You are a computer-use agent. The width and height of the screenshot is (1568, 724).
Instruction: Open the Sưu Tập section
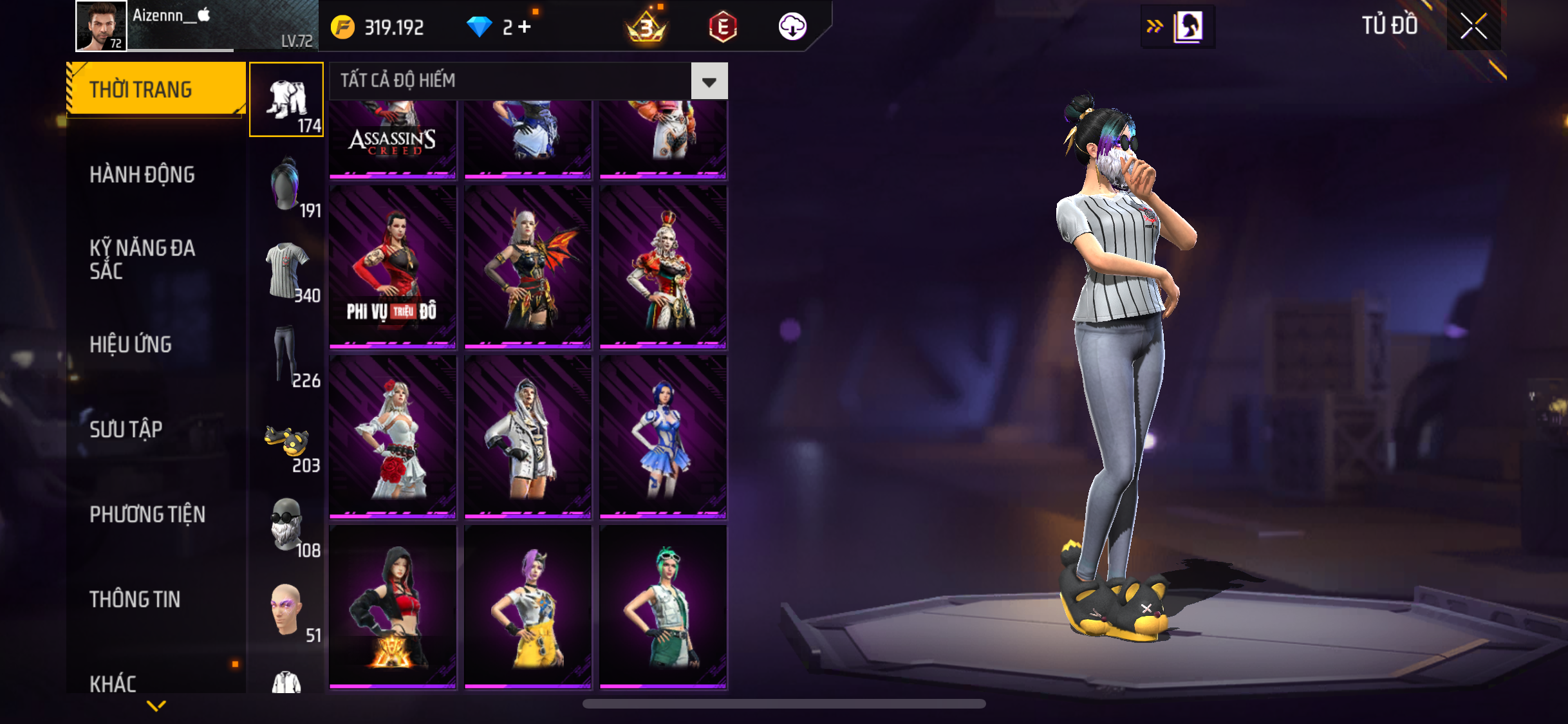coord(126,429)
